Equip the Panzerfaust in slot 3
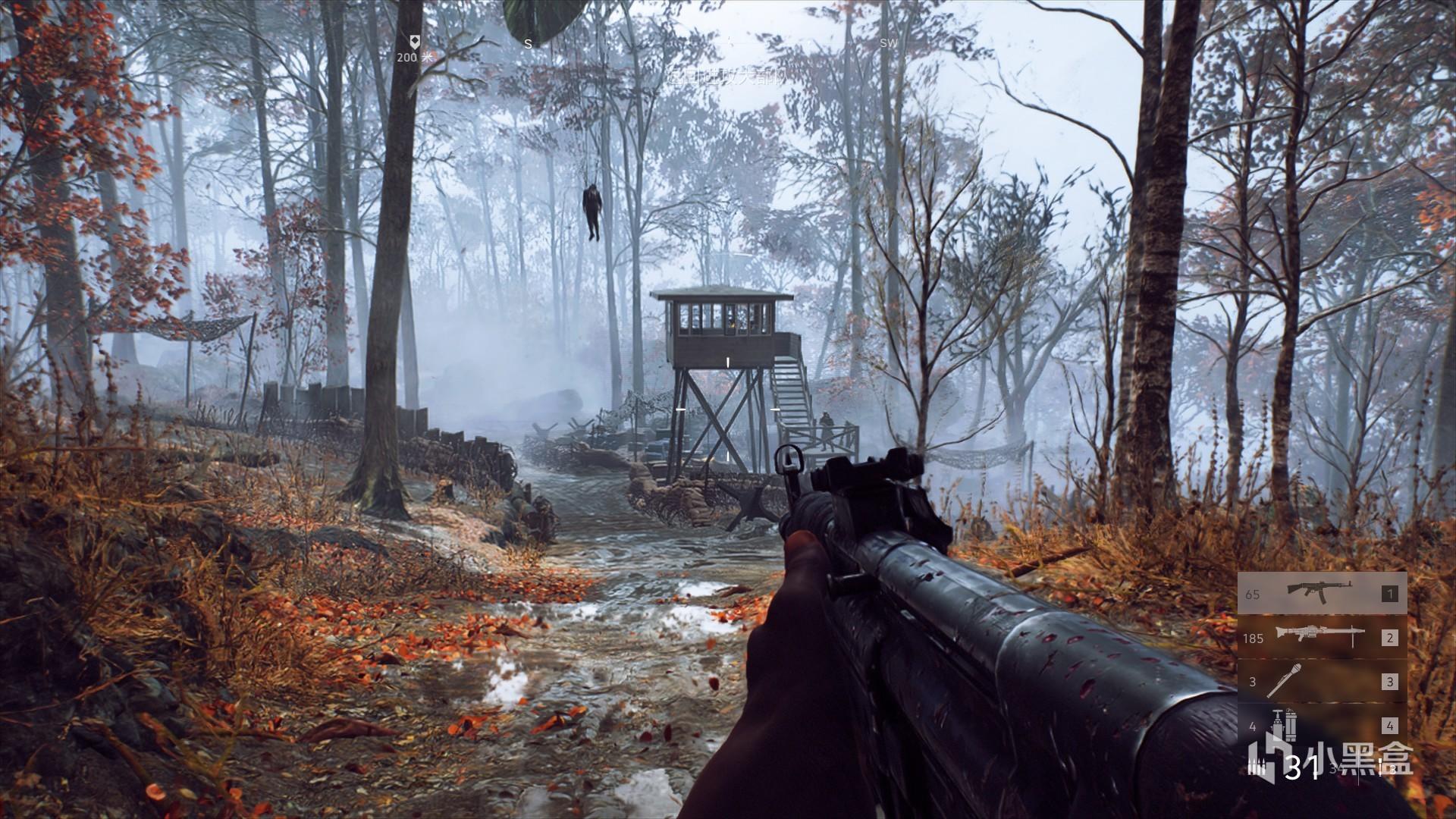The height and width of the screenshot is (819, 1456). [x=1322, y=681]
